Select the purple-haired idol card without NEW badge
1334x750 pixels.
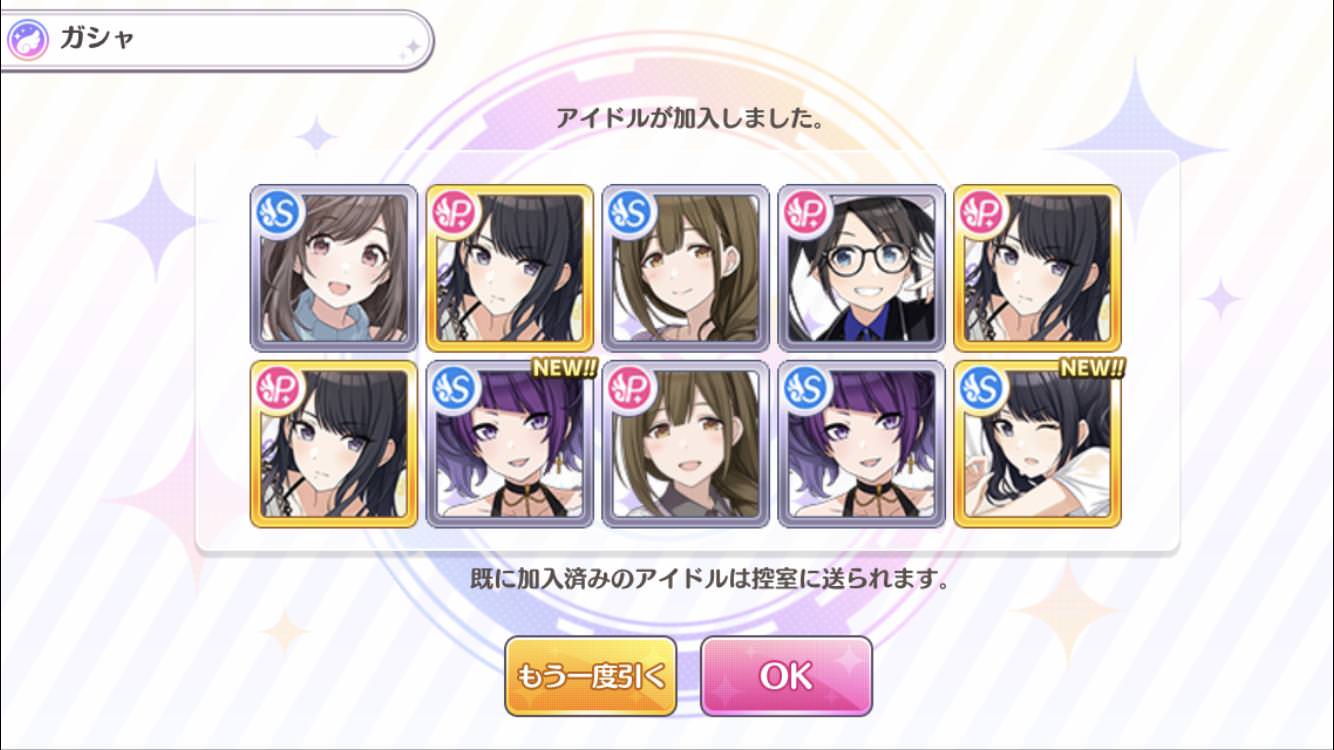click(x=862, y=444)
